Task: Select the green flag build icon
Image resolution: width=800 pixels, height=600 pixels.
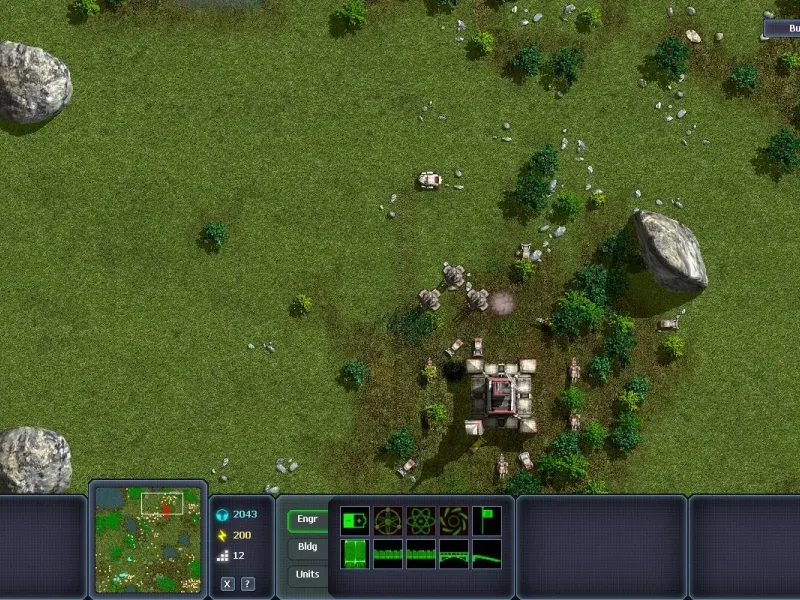Action: [486, 520]
